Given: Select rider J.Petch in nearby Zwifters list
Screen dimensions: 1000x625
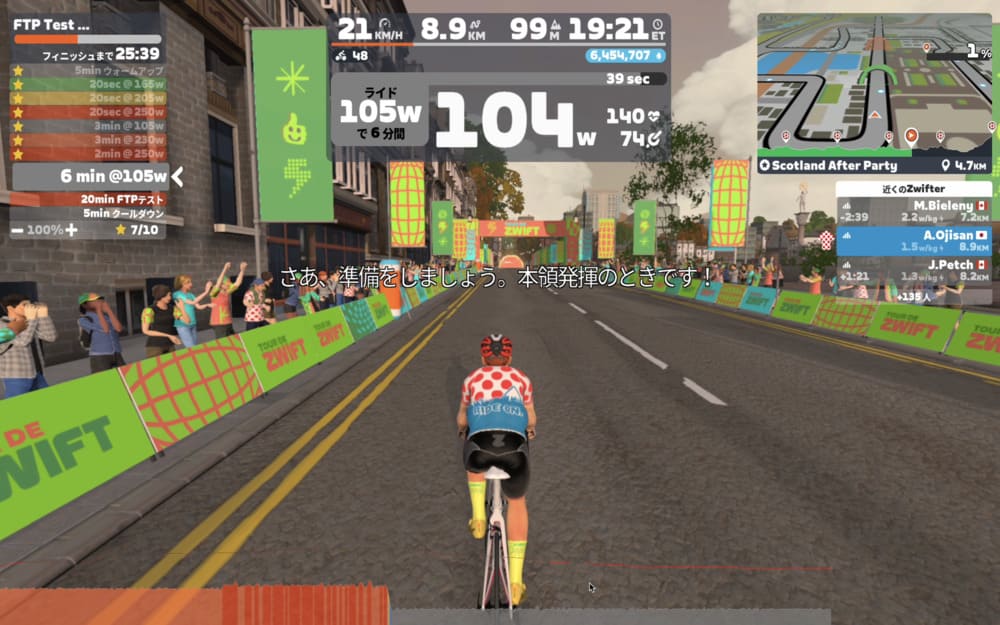Looking at the screenshot, I should (914, 270).
